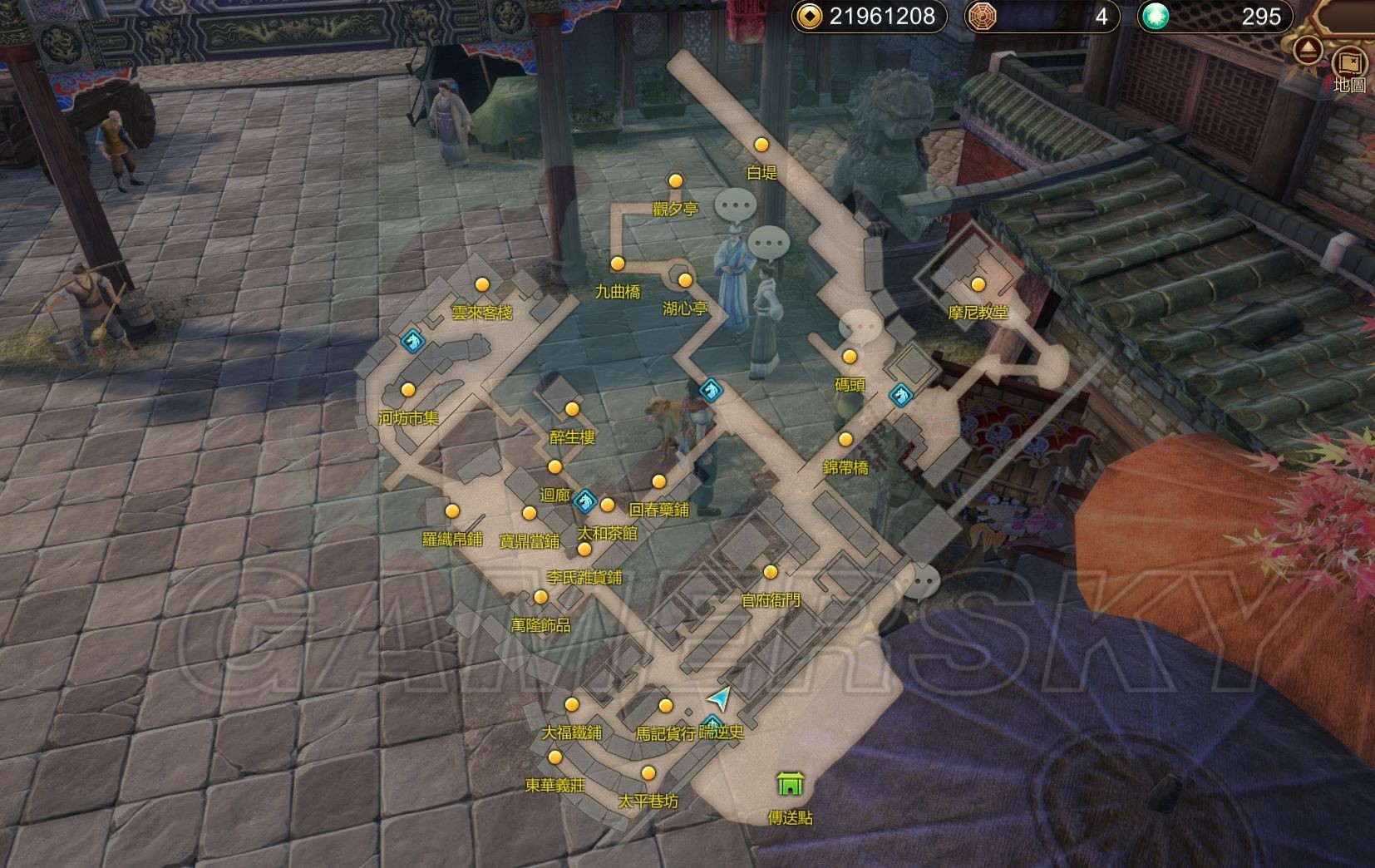Select the 河坊市集 market marker
Screen dimensions: 1375x868
click(x=407, y=389)
